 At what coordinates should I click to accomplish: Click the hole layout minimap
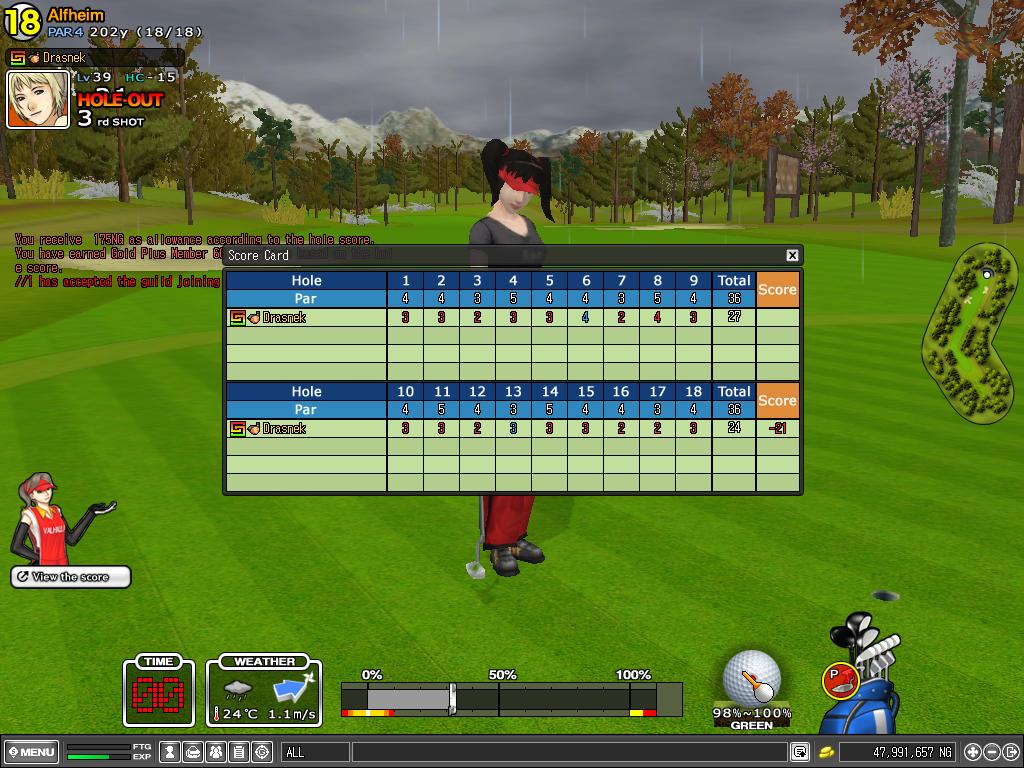(969, 334)
